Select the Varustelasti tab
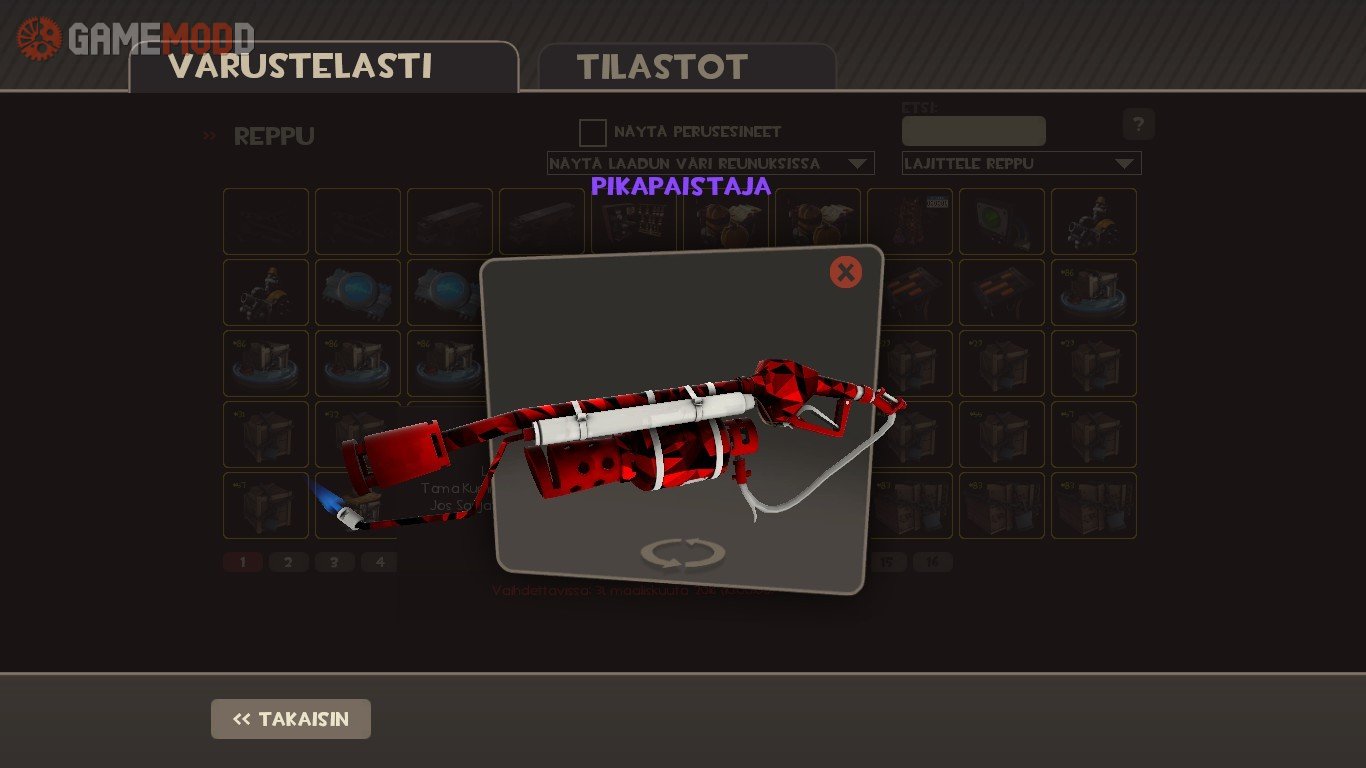The height and width of the screenshot is (768, 1366). click(x=300, y=67)
